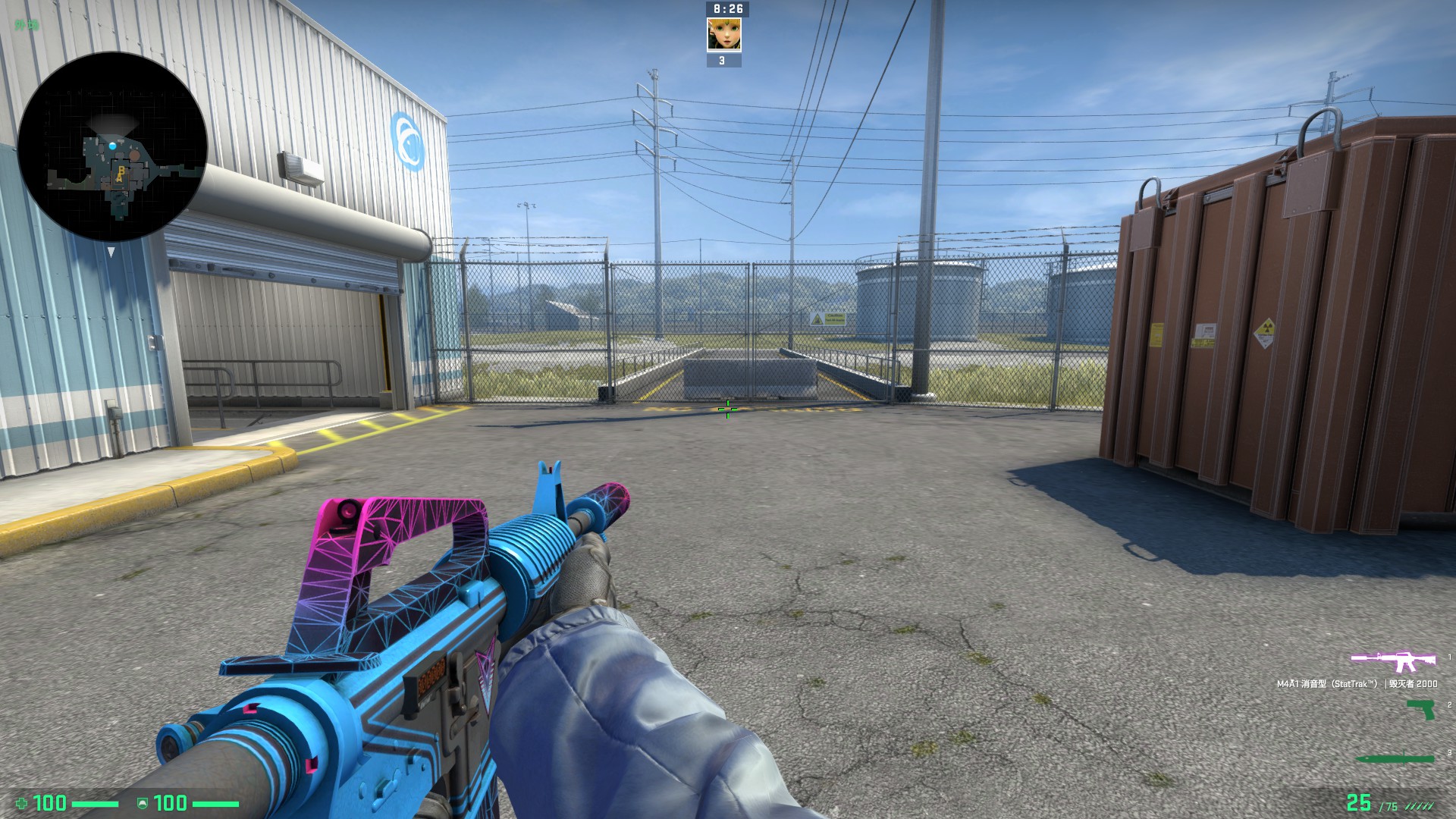This screenshot has width=1456, height=819.
Task: Click the kill counter showing 3 below the avatar
Action: click(x=722, y=59)
